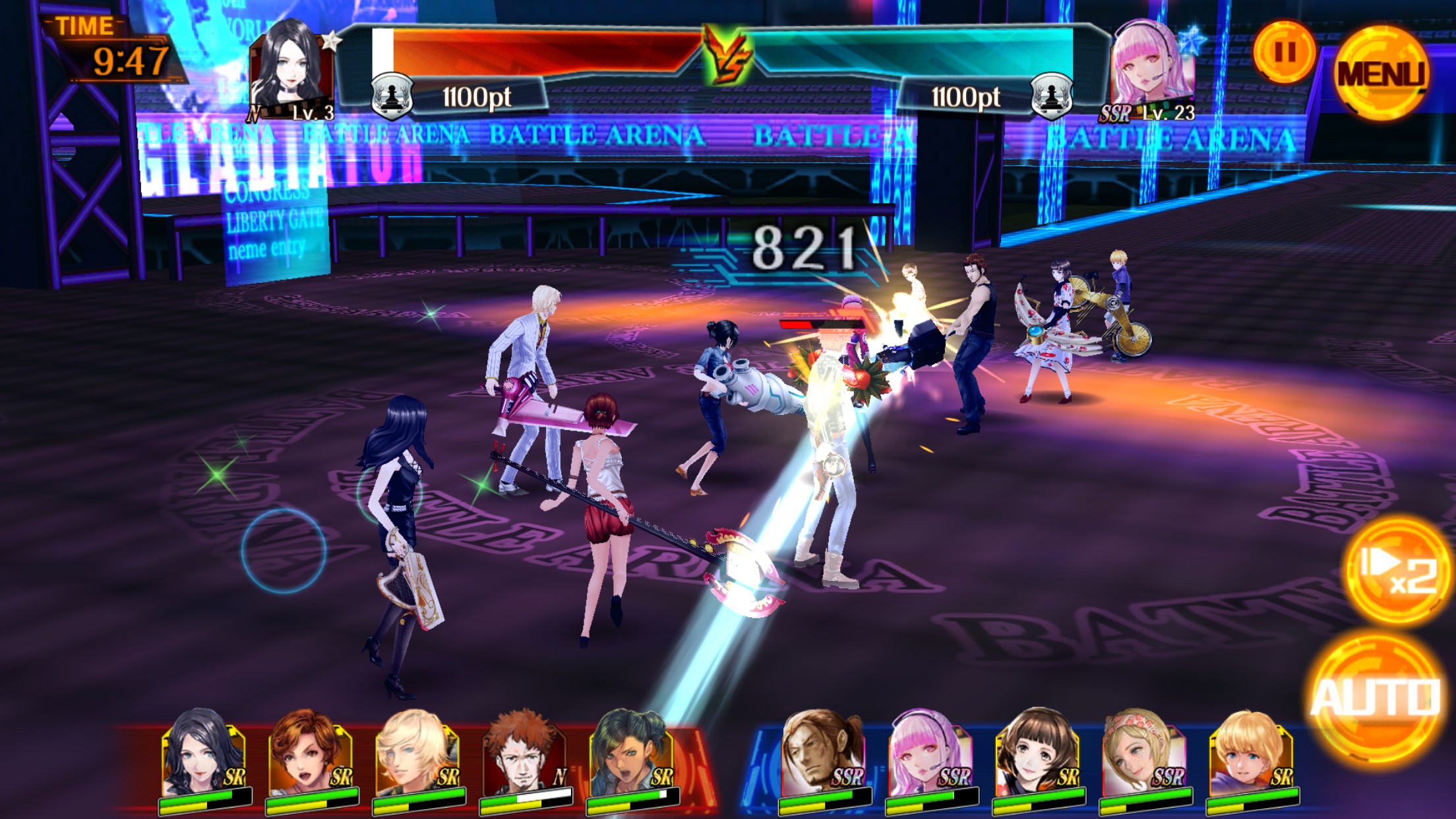Pick the spiky-haired N rank man portrait
The height and width of the screenshot is (819, 1456).
pos(524,754)
